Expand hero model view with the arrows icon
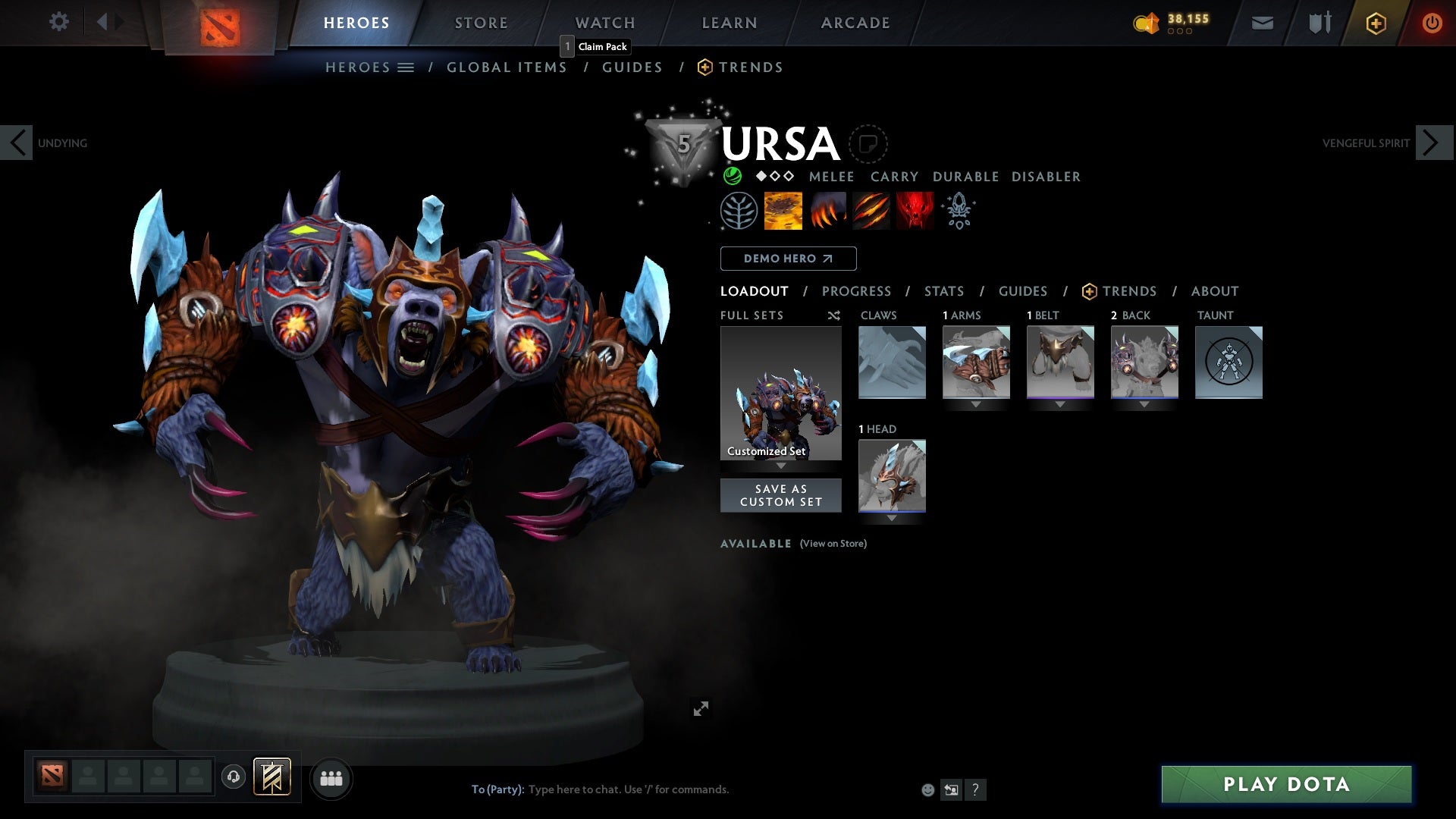 [x=701, y=708]
